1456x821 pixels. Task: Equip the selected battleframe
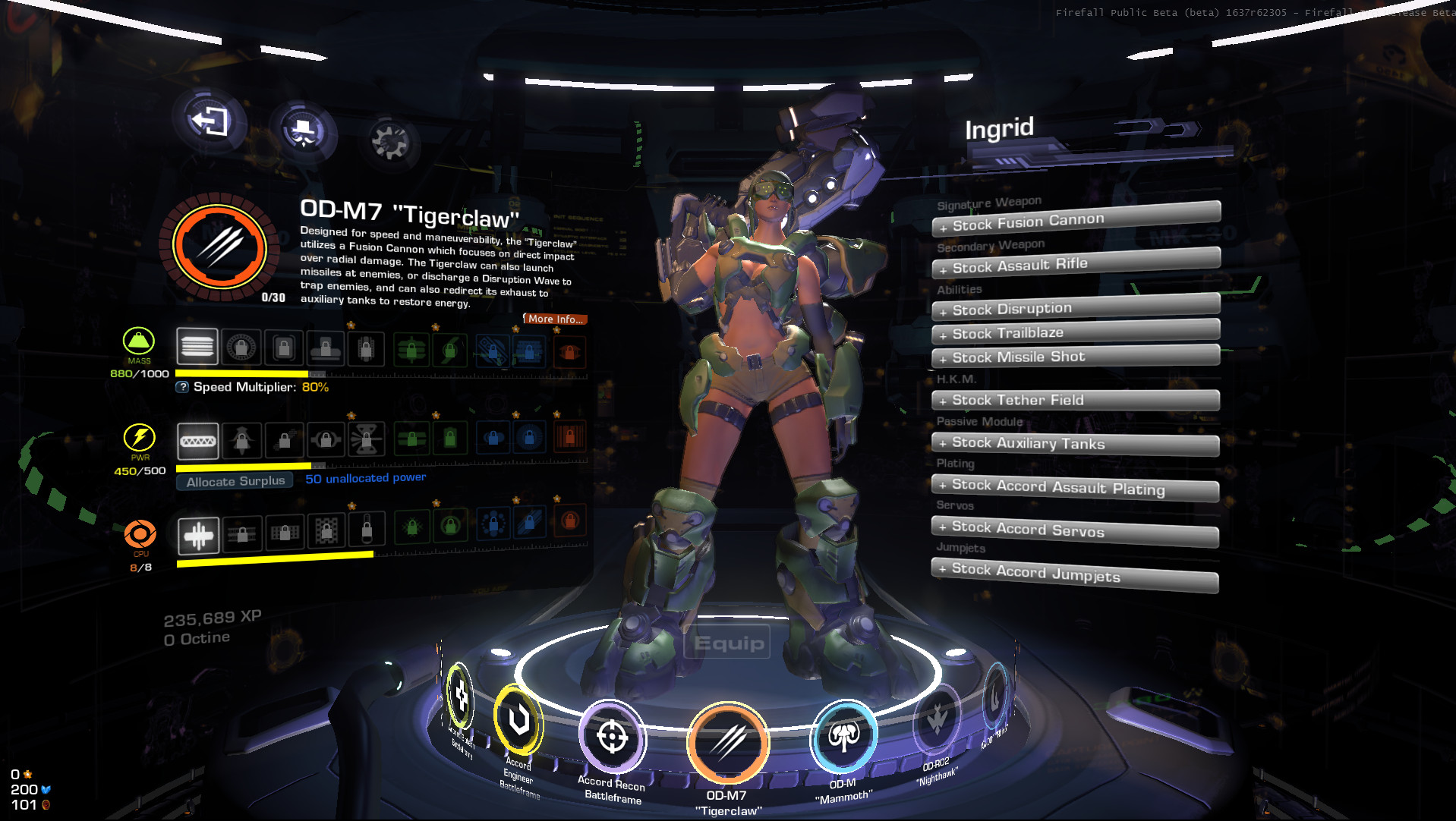tap(728, 643)
